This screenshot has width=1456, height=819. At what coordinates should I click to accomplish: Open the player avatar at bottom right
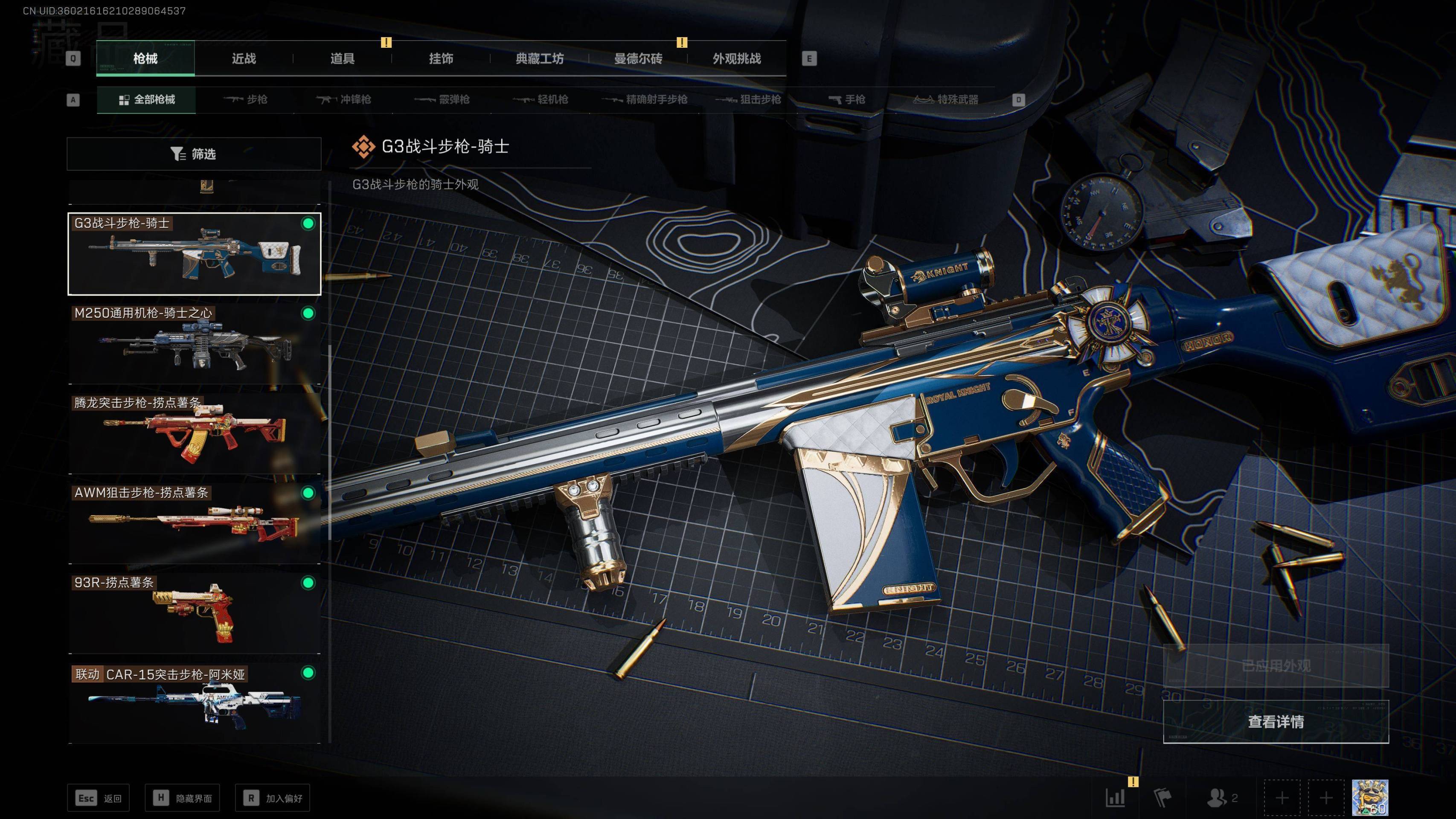1369,798
